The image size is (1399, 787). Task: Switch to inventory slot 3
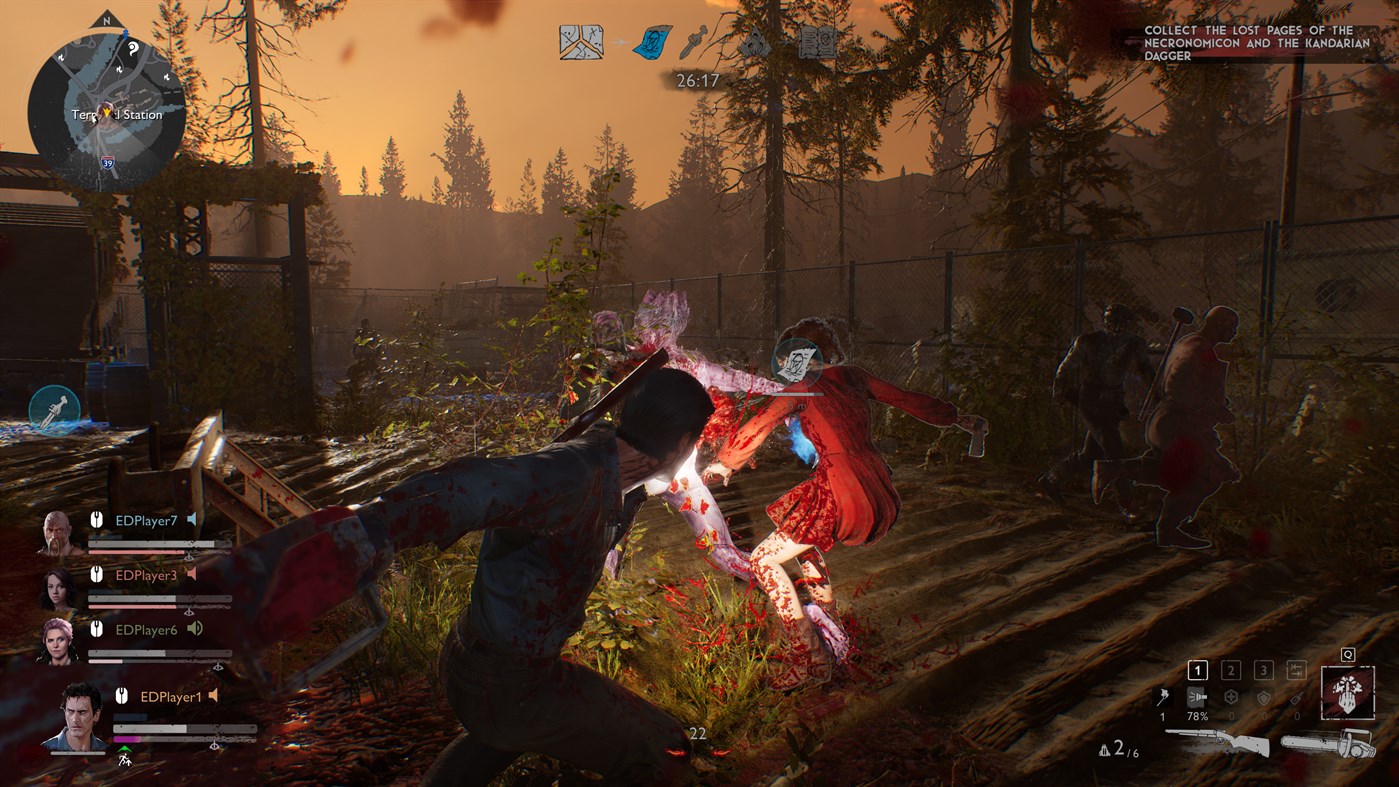pos(1264,670)
